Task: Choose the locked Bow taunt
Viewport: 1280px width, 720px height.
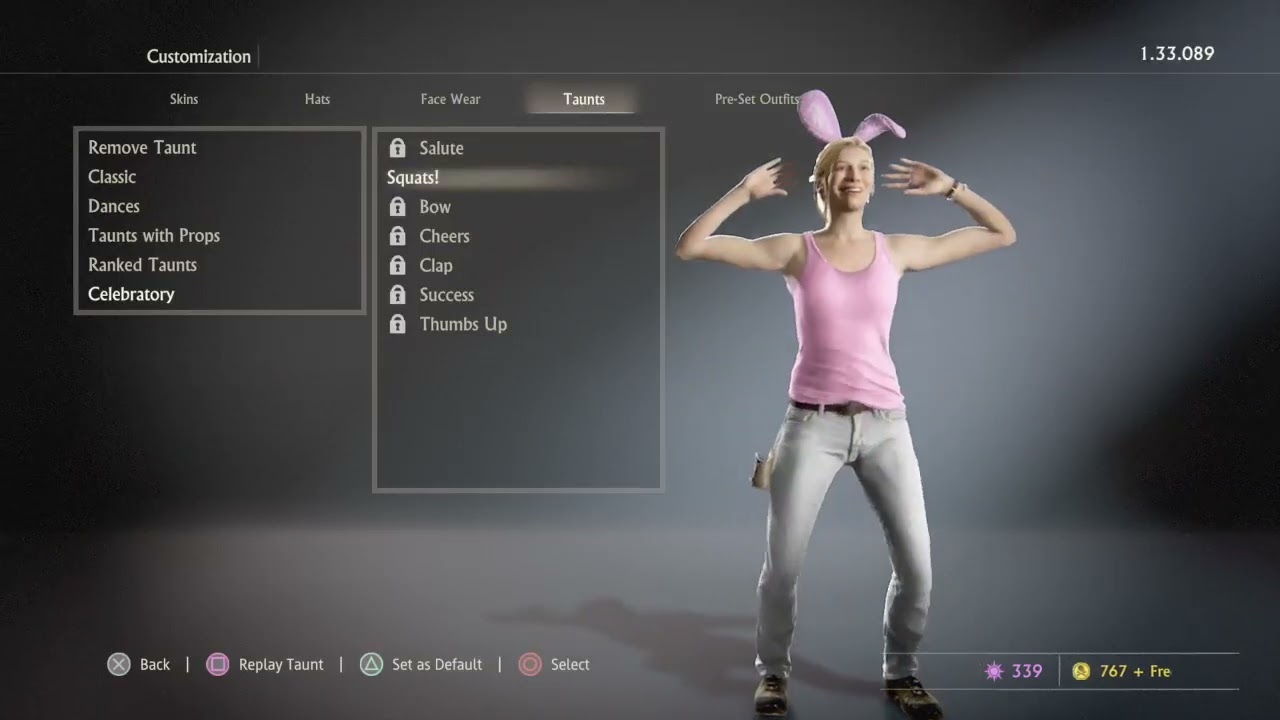Action: (x=435, y=207)
